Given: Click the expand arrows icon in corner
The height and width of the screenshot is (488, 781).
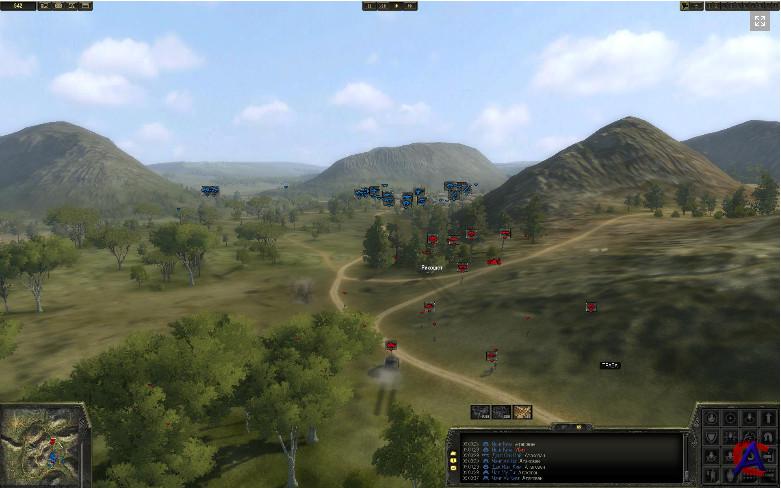Looking at the screenshot, I should pyautogui.click(x=760, y=20).
